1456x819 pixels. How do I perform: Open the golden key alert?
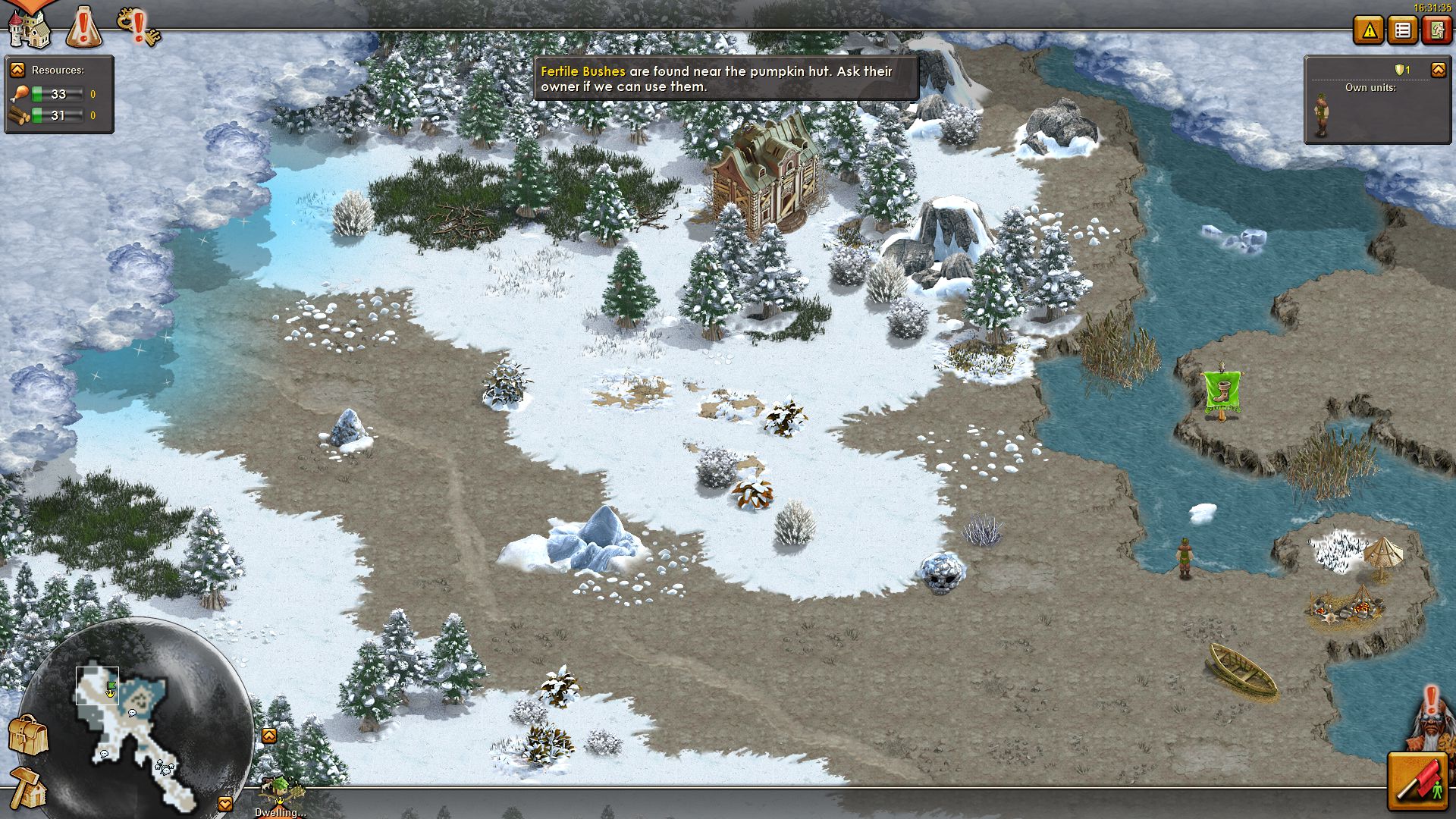click(139, 27)
